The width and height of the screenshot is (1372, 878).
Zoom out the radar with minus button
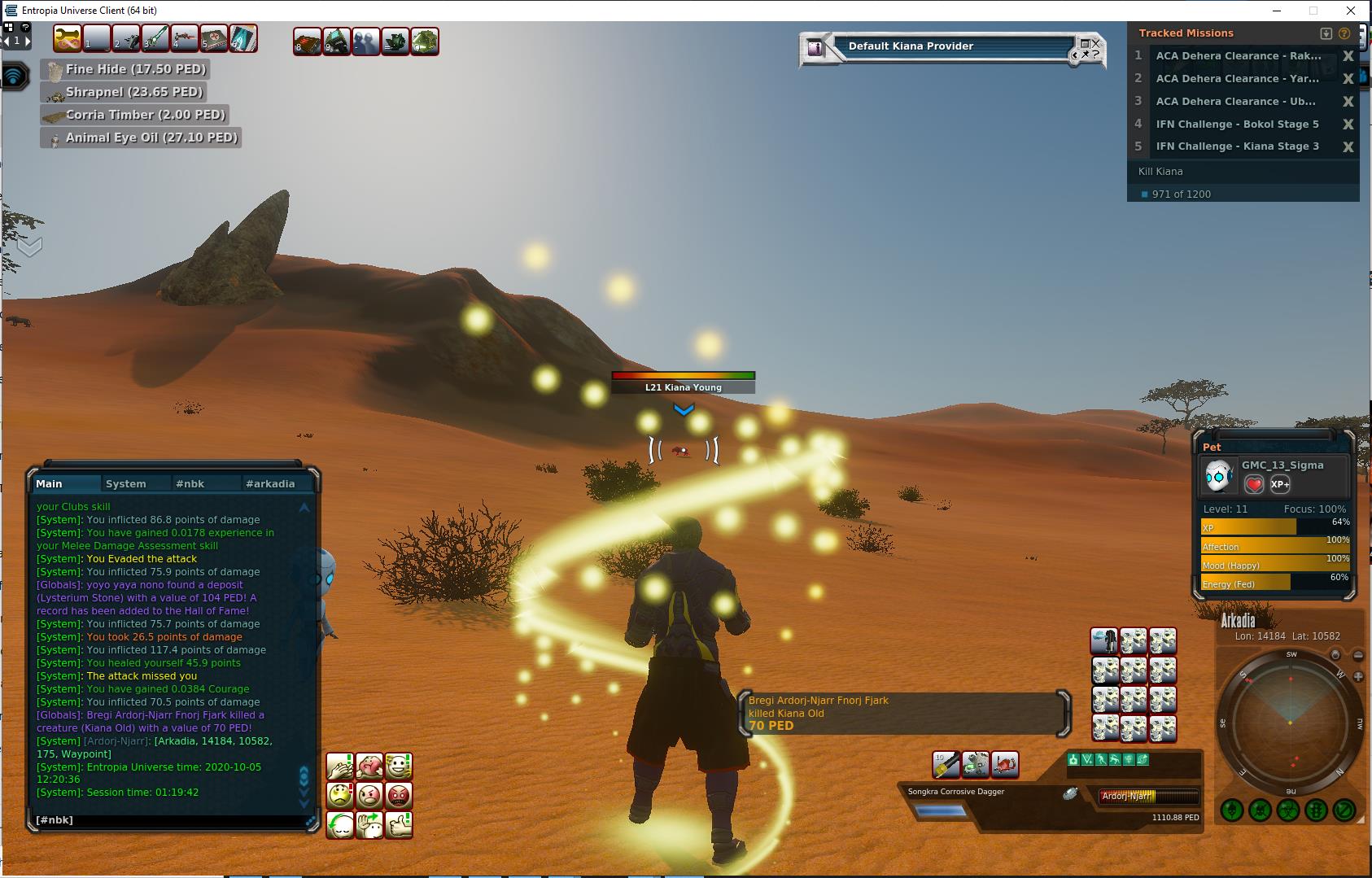click(x=1358, y=655)
